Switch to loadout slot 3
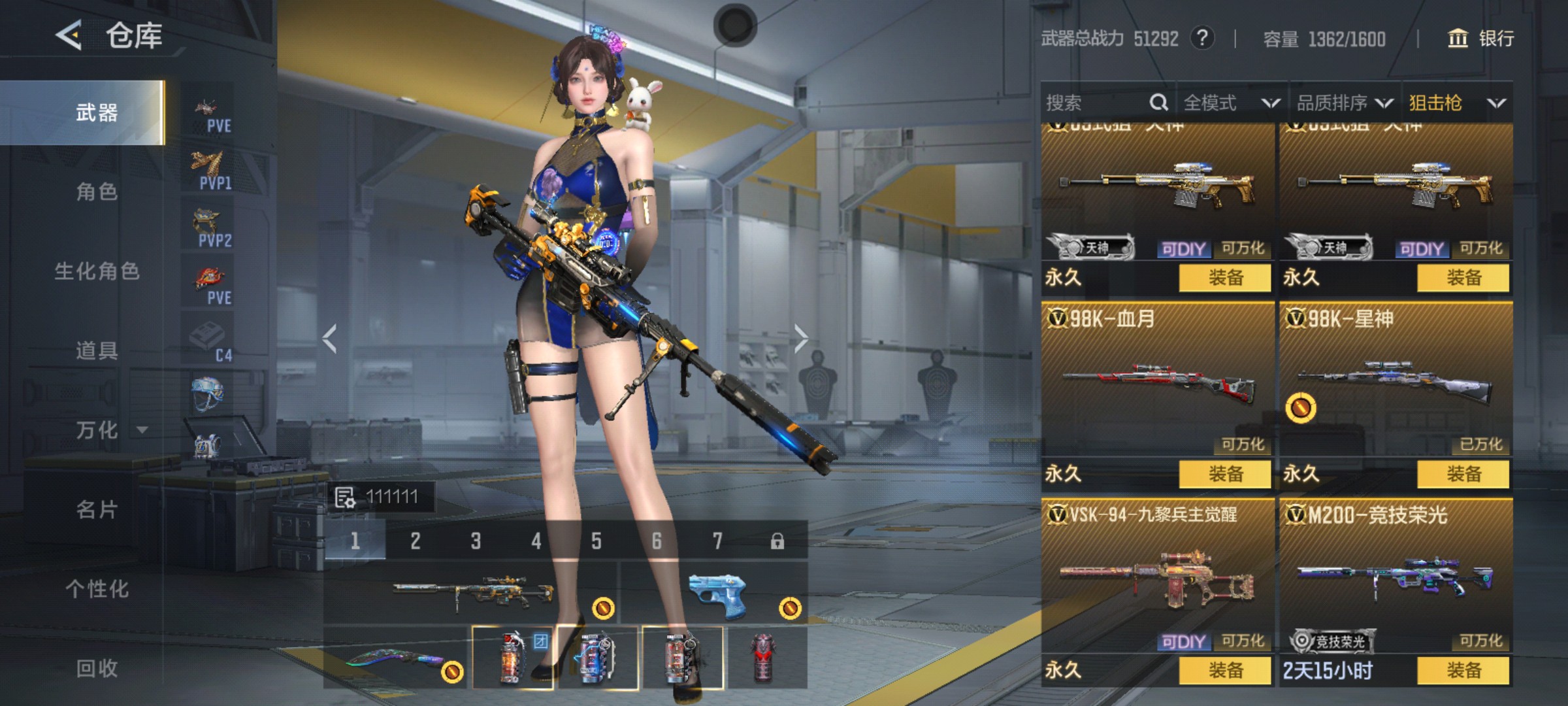The width and height of the screenshot is (1568, 706). click(476, 541)
